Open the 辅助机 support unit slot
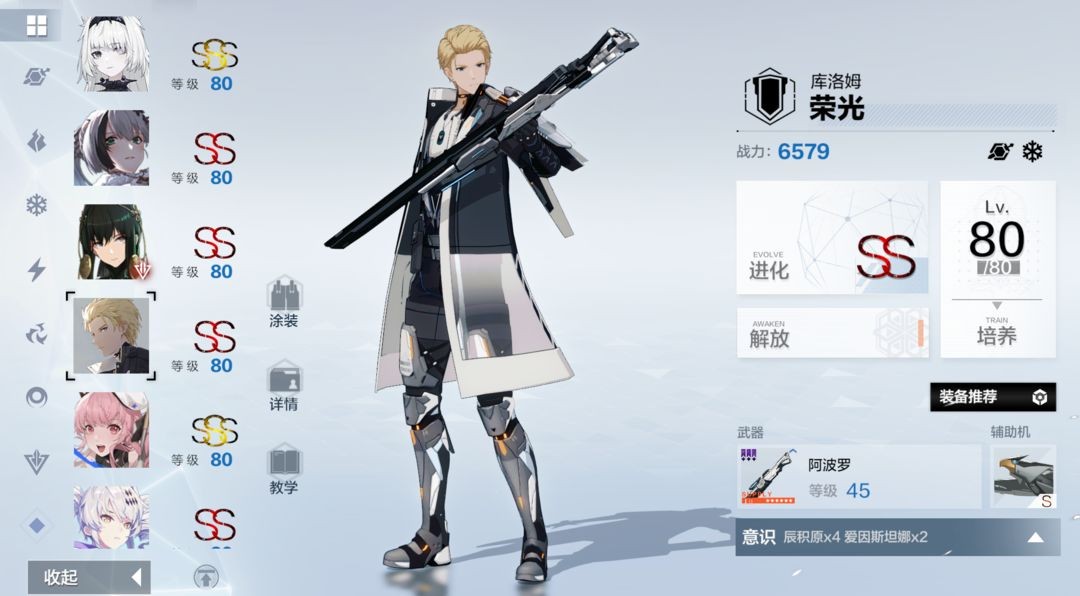 tap(1022, 477)
